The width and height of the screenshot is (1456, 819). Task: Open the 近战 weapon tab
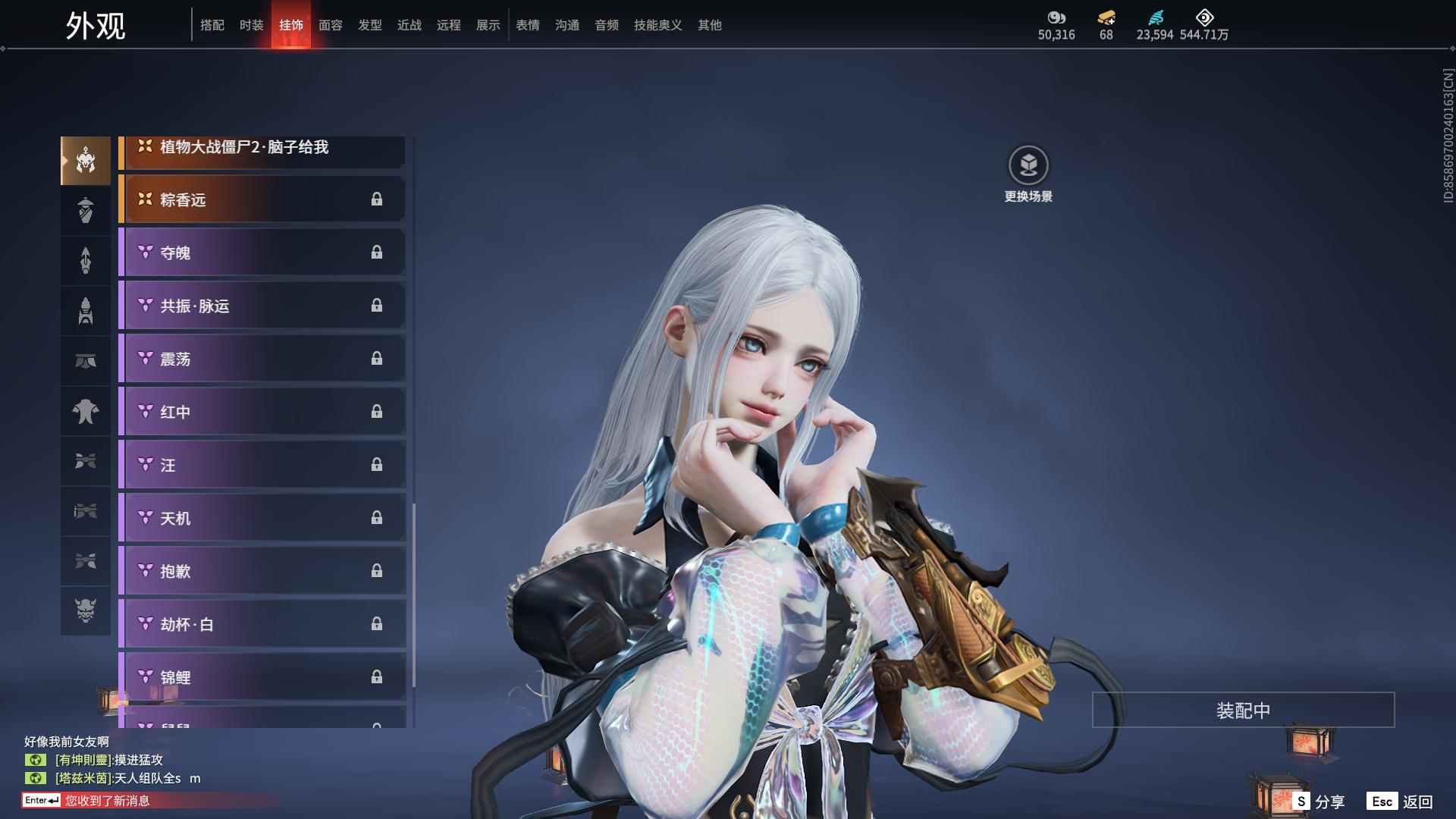(x=409, y=25)
